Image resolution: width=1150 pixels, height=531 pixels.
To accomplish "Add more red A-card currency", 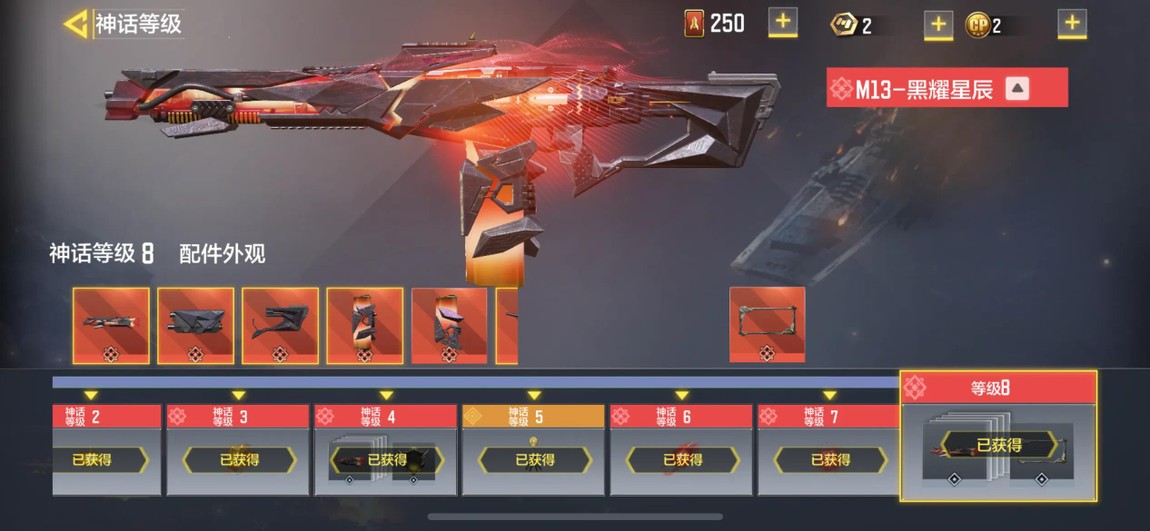I will (782, 22).
